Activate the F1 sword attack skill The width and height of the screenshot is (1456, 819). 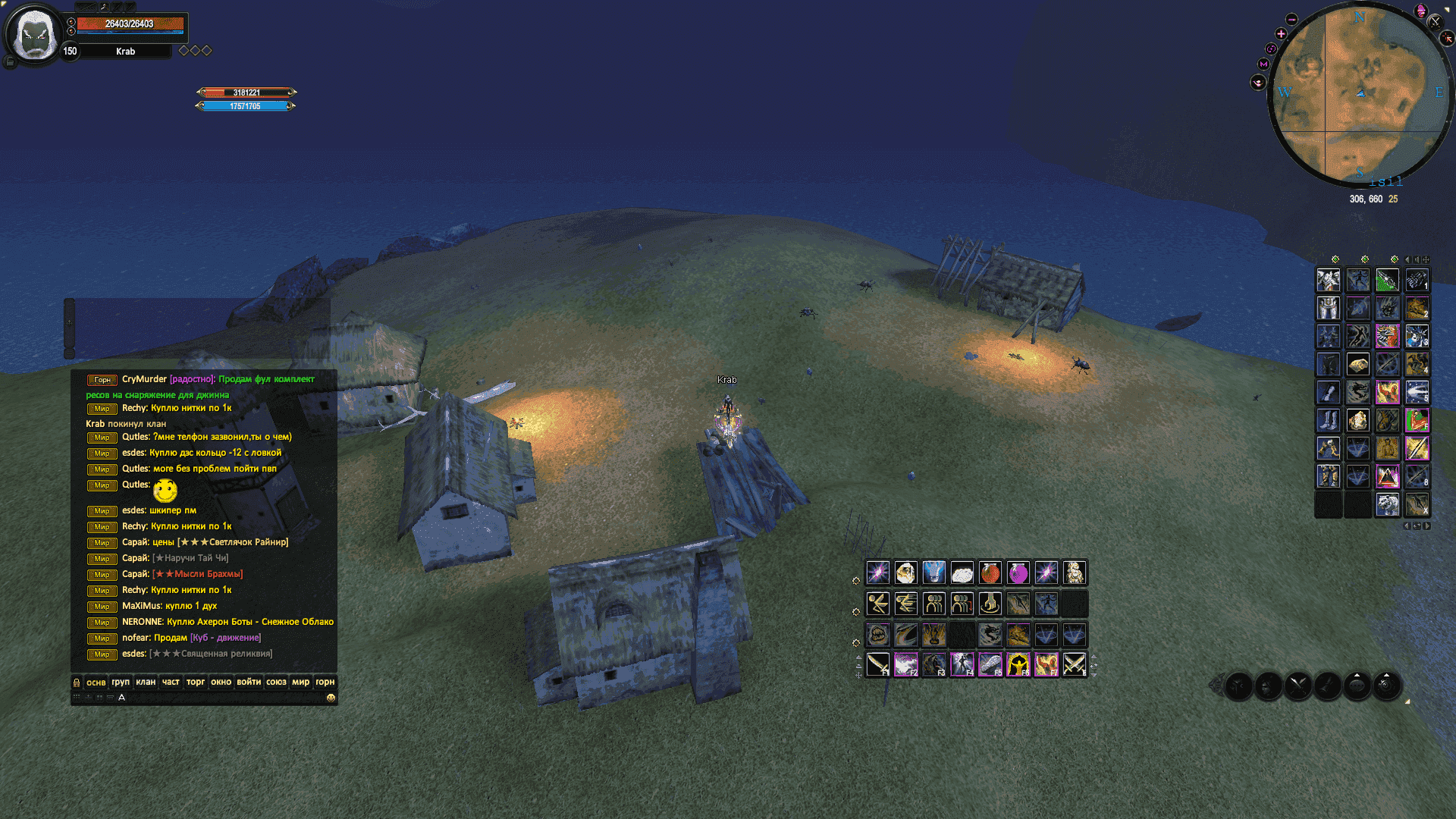coord(878,664)
